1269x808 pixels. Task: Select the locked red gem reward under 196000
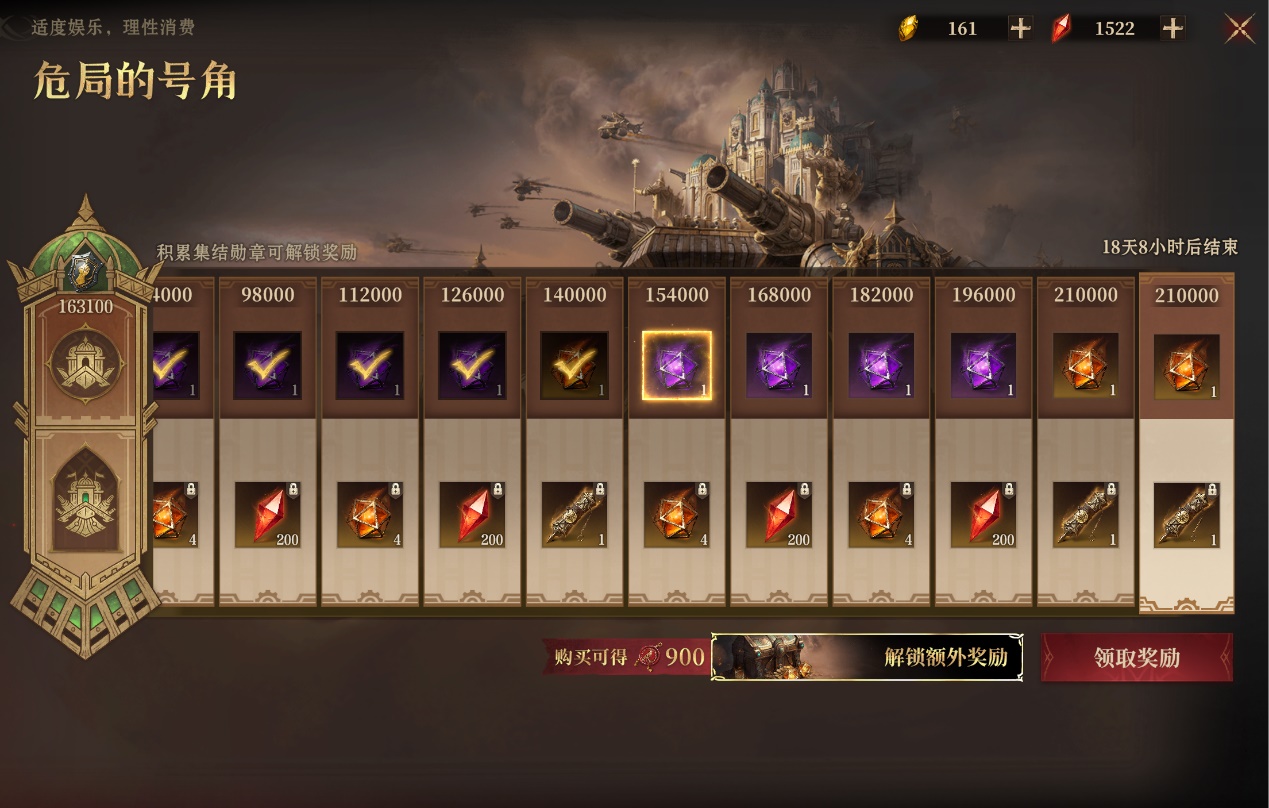point(983,515)
